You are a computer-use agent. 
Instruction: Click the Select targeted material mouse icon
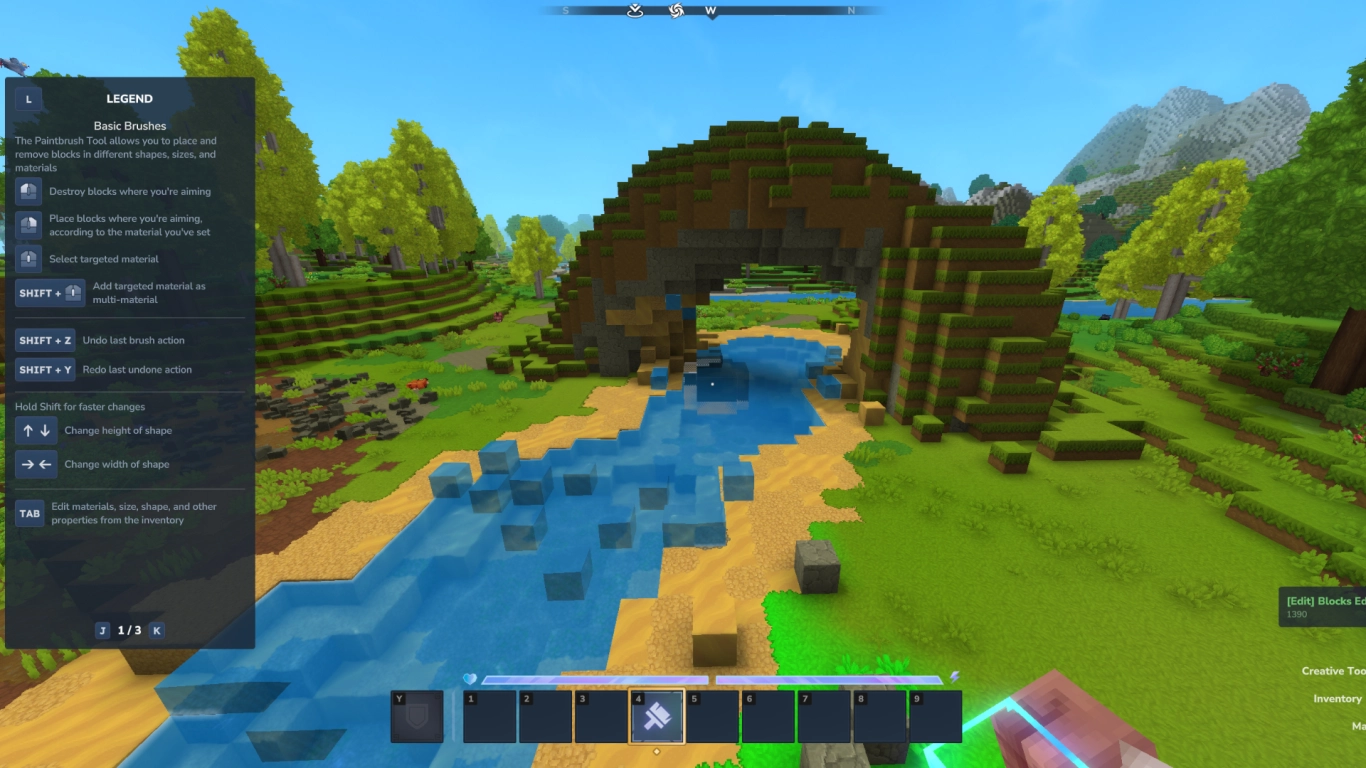[x=28, y=259]
